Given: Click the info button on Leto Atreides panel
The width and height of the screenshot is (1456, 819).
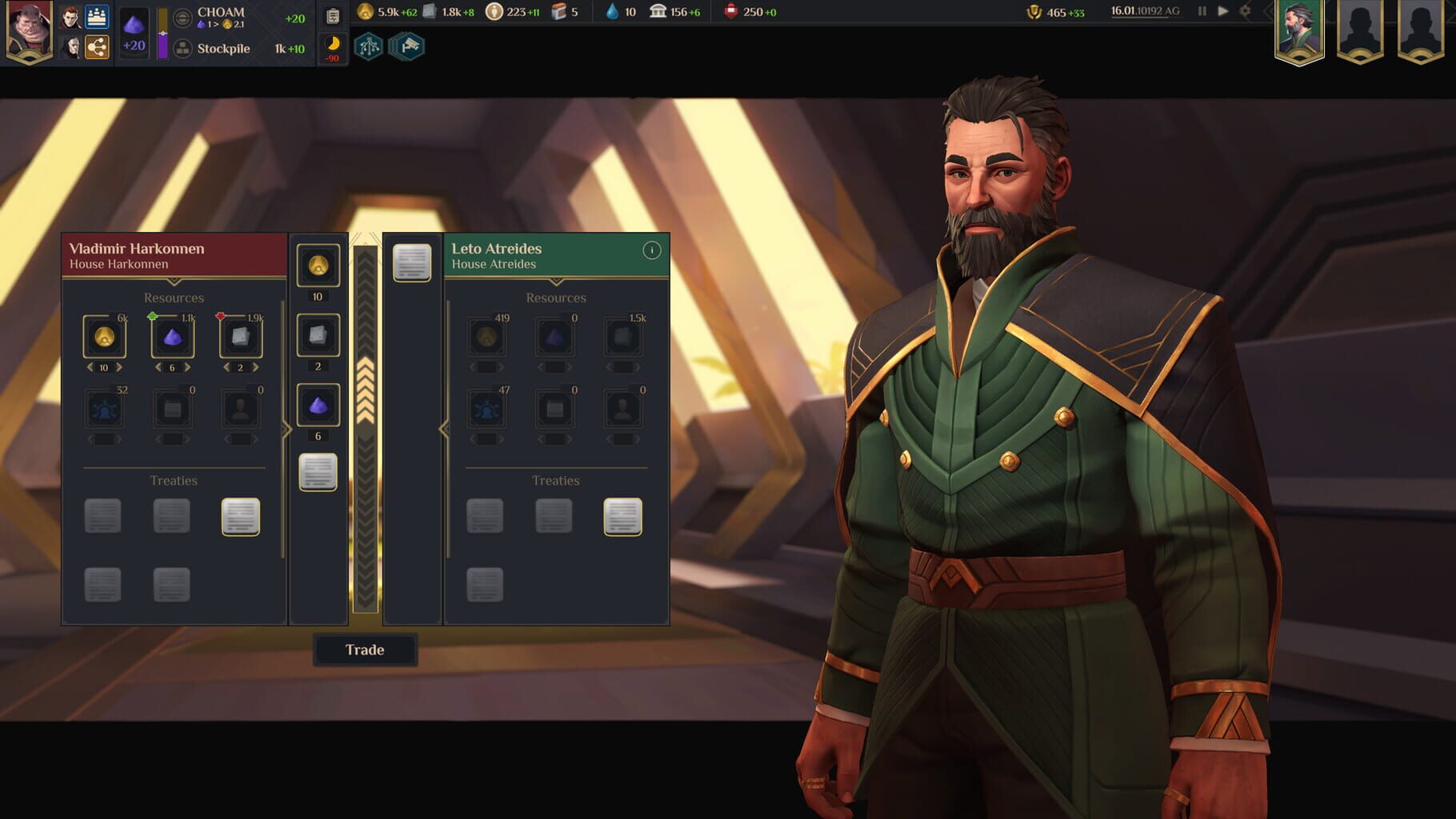Looking at the screenshot, I should pyautogui.click(x=653, y=250).
